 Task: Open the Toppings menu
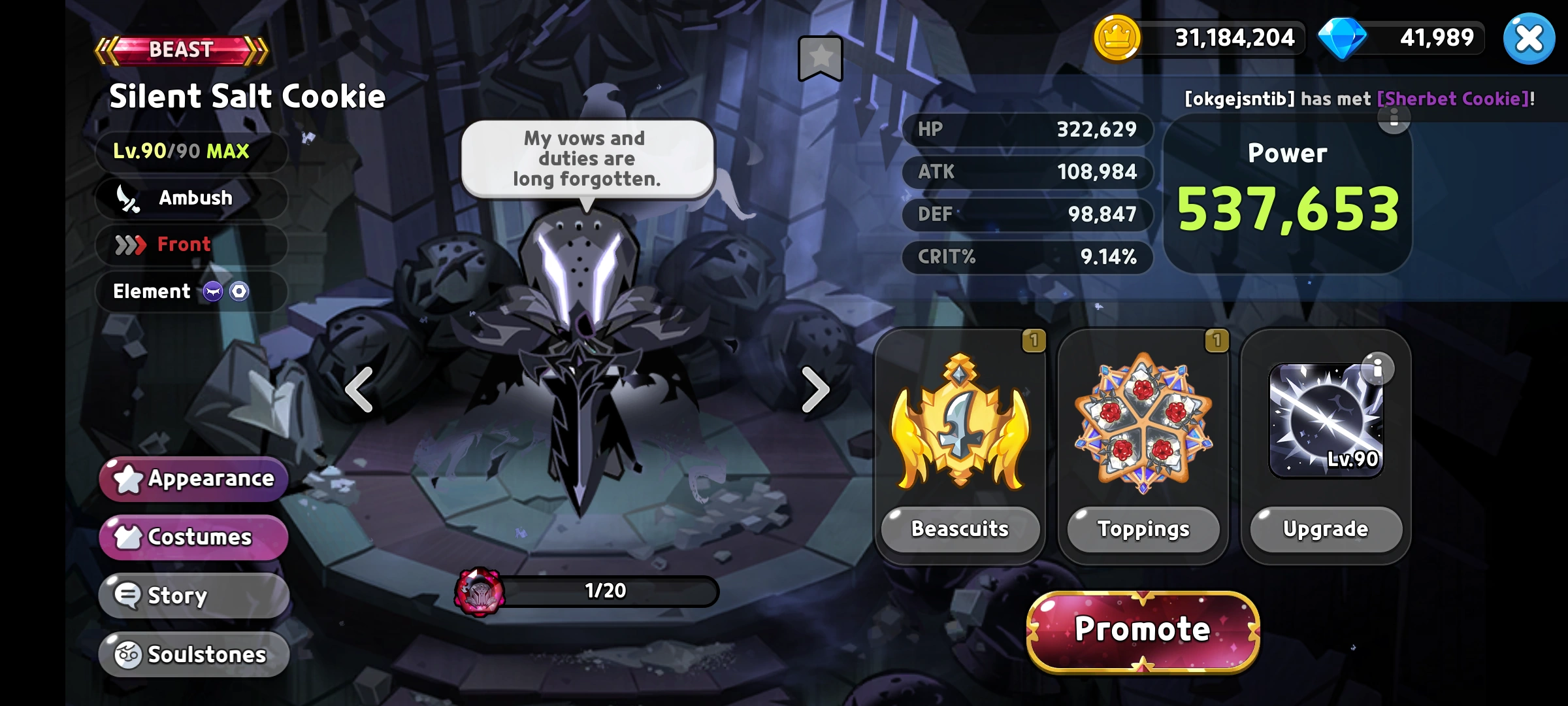(x=1141, y=529)
